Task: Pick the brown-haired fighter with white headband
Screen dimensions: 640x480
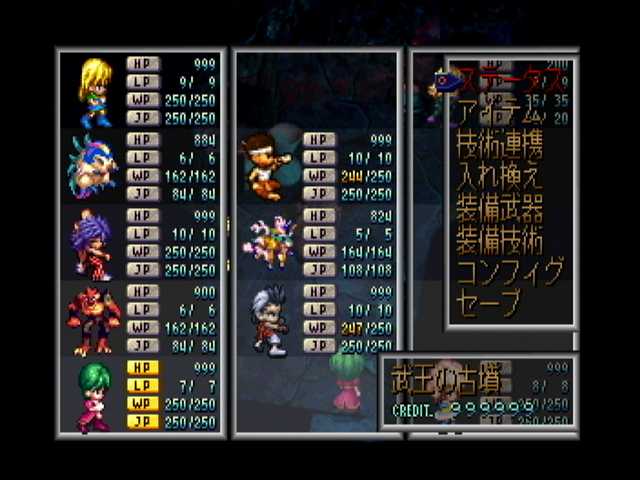Action: (264, 165)
